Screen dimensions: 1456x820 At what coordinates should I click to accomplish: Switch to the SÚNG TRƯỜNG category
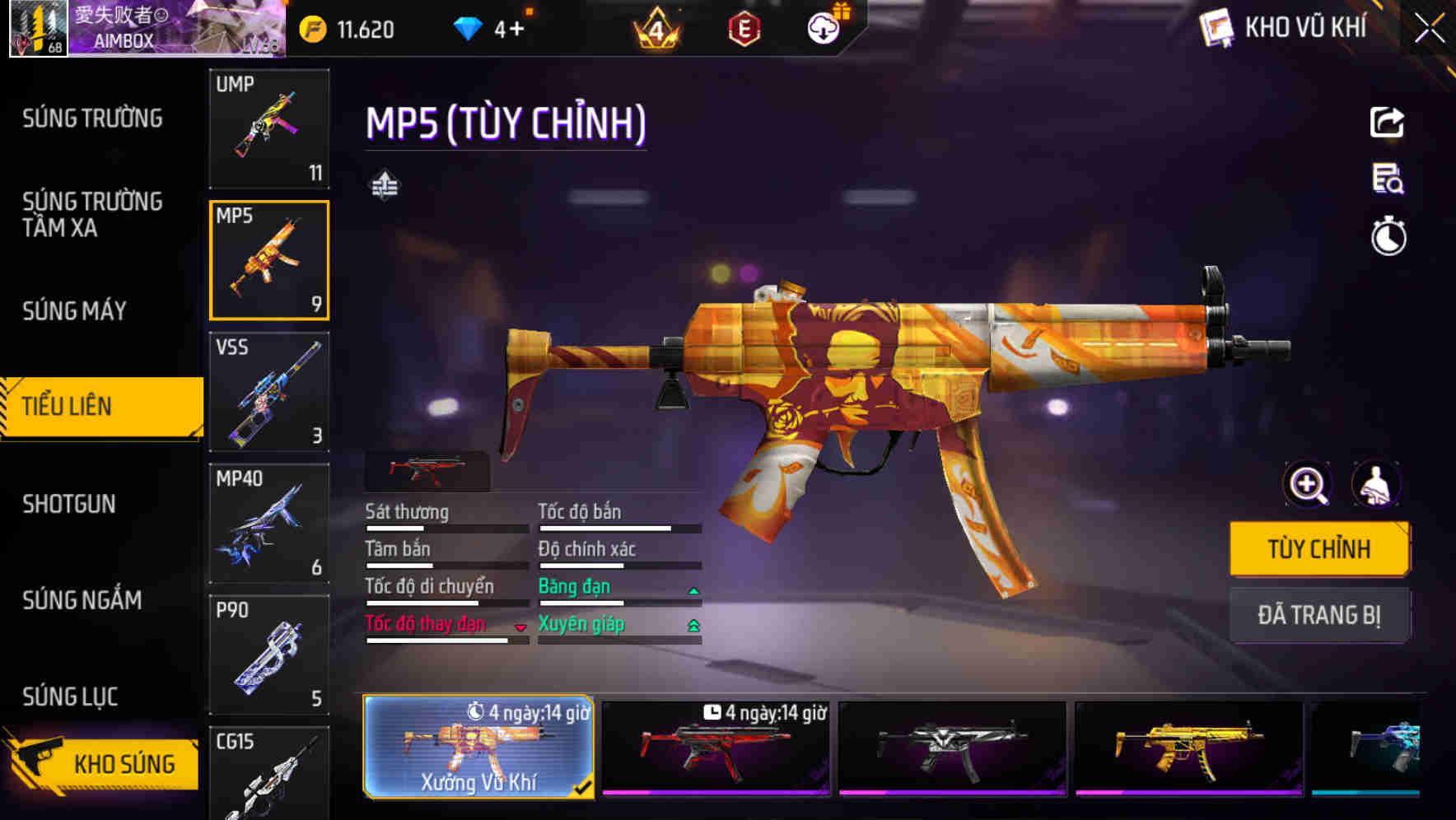(x=92, y=119)
